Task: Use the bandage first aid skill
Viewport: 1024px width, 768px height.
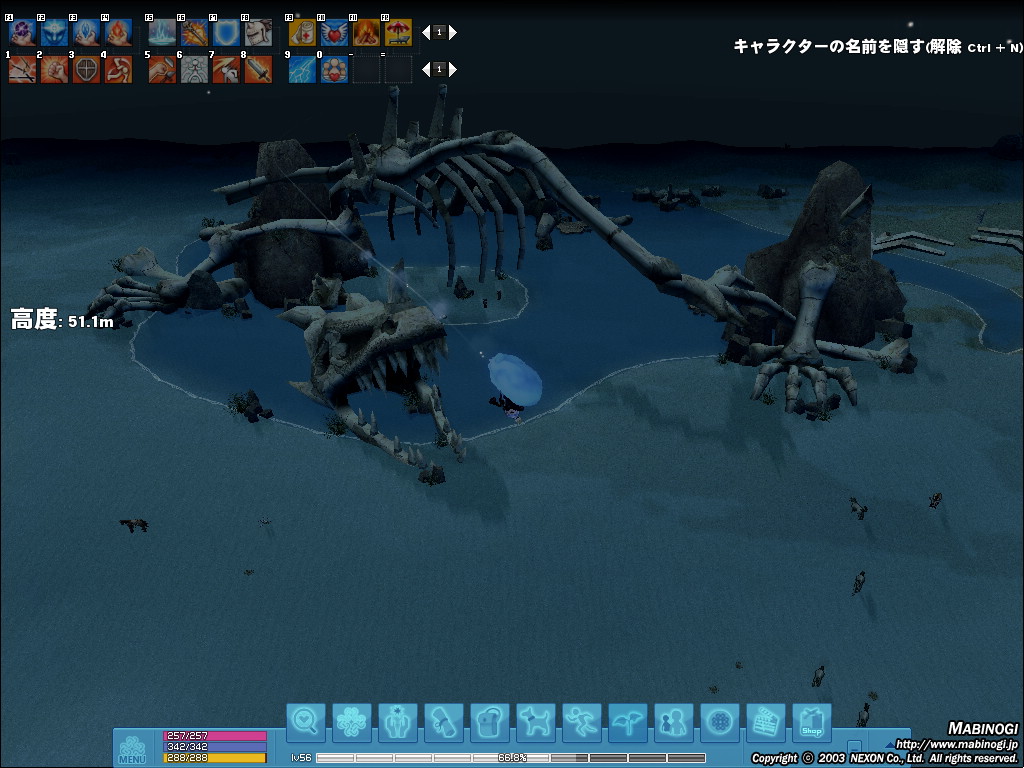Action: [302, 33]
